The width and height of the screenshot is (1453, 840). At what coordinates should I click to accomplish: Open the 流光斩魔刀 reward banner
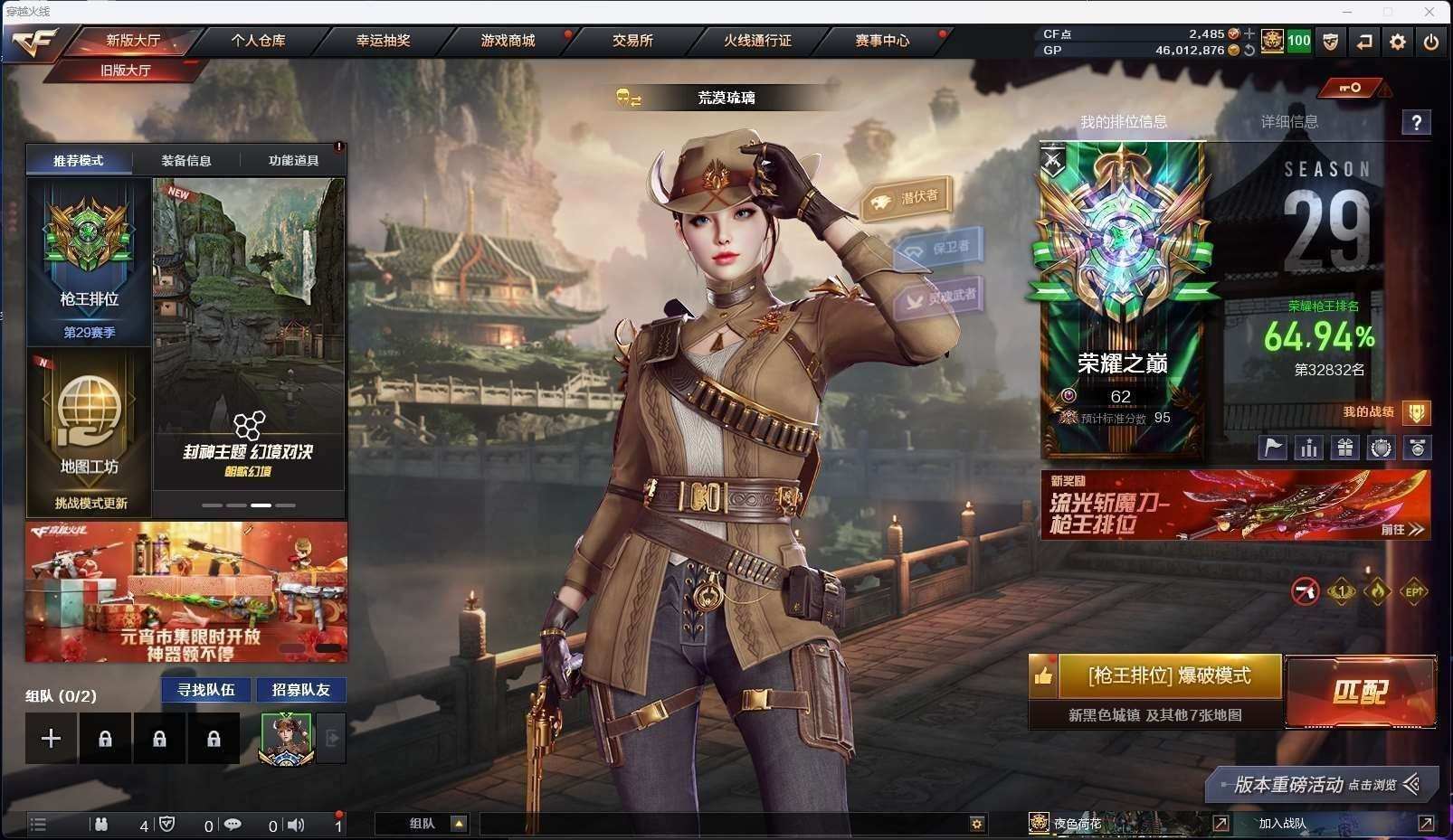coord(1235,505)
